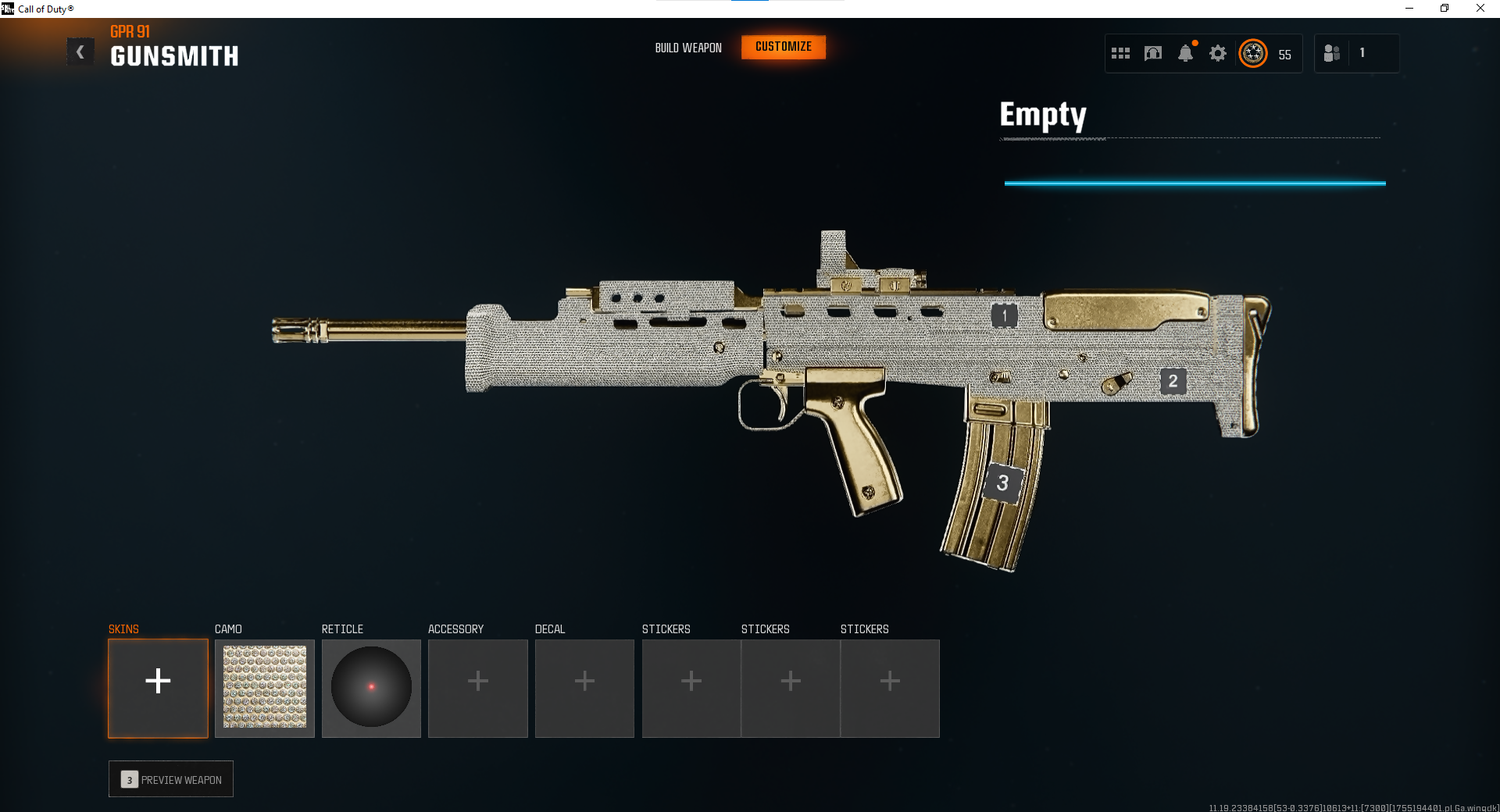The height and width of the screenshot is (812, 1500).
Task: Open notifications bell icon
Action: [1185, 53]
